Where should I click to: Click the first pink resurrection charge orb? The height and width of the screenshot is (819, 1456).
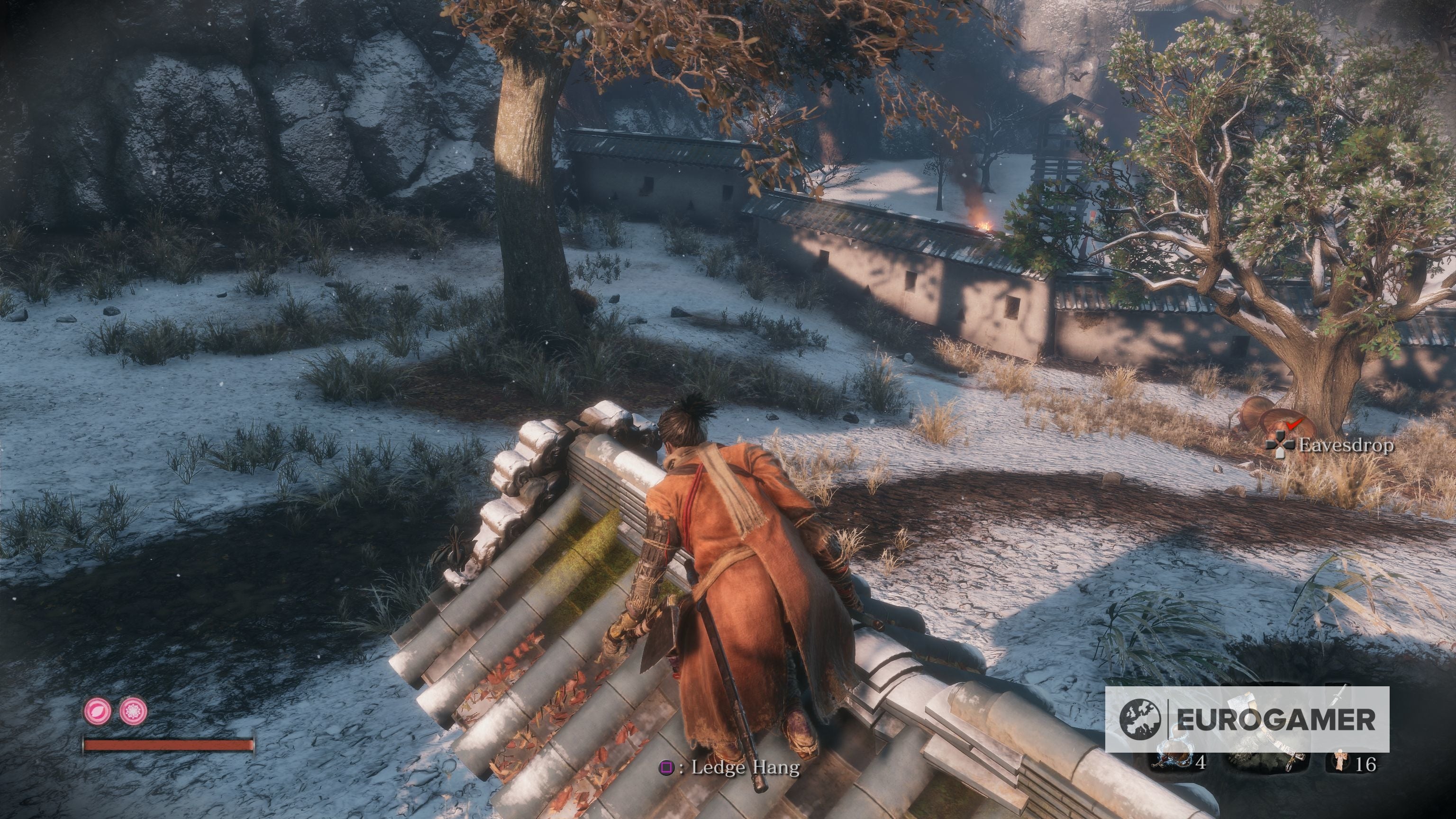click(98, 711)
